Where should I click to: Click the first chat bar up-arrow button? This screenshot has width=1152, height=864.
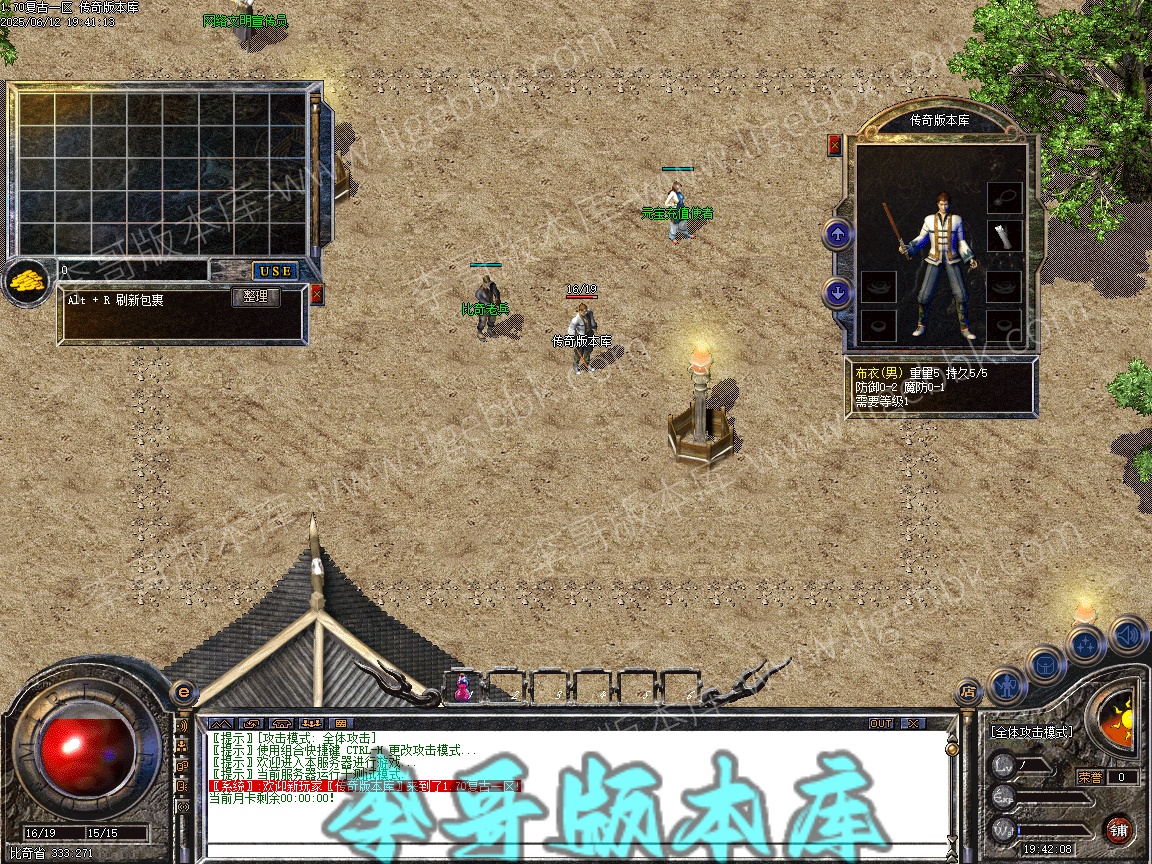click(x=220, y=723)
